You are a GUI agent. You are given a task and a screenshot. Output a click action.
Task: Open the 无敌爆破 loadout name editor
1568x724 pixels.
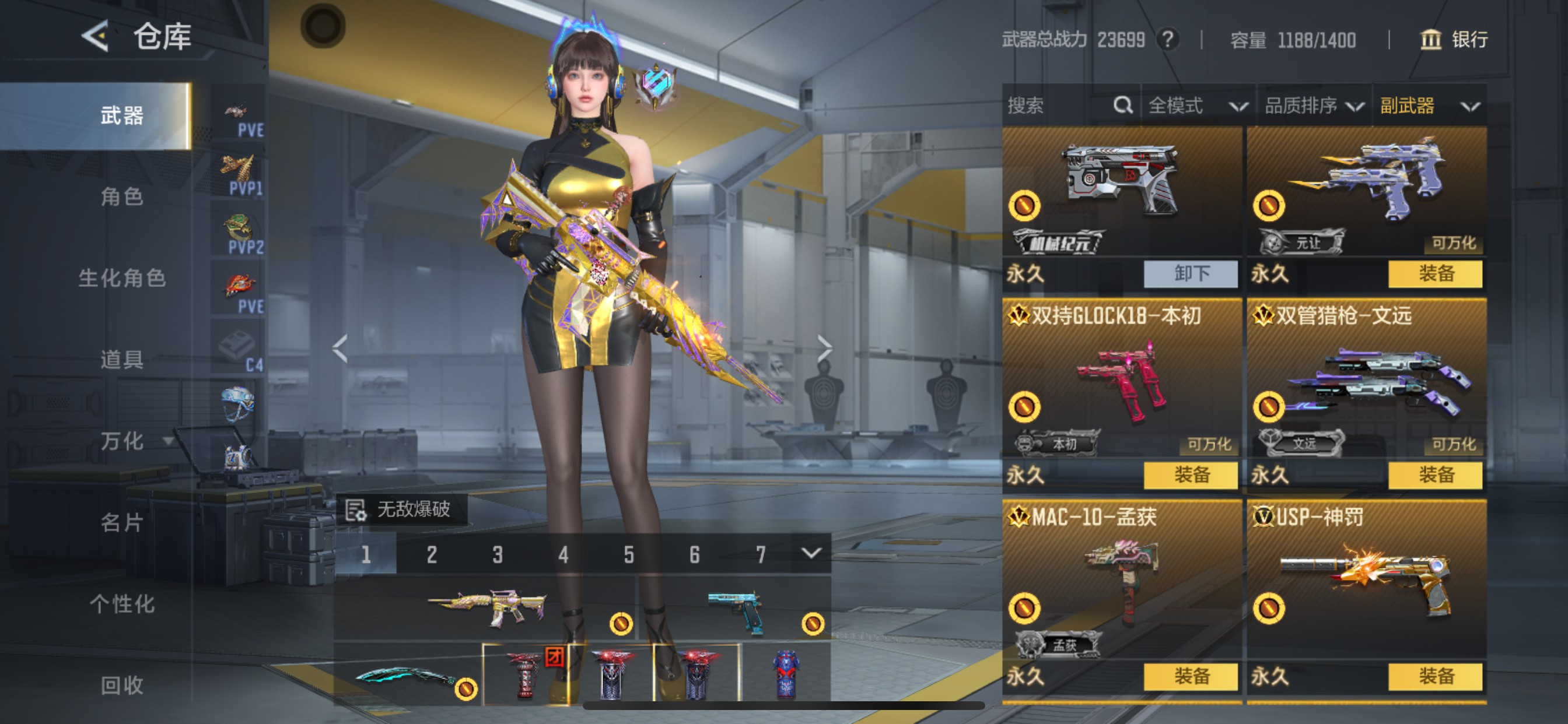click(x=402, y=509)
